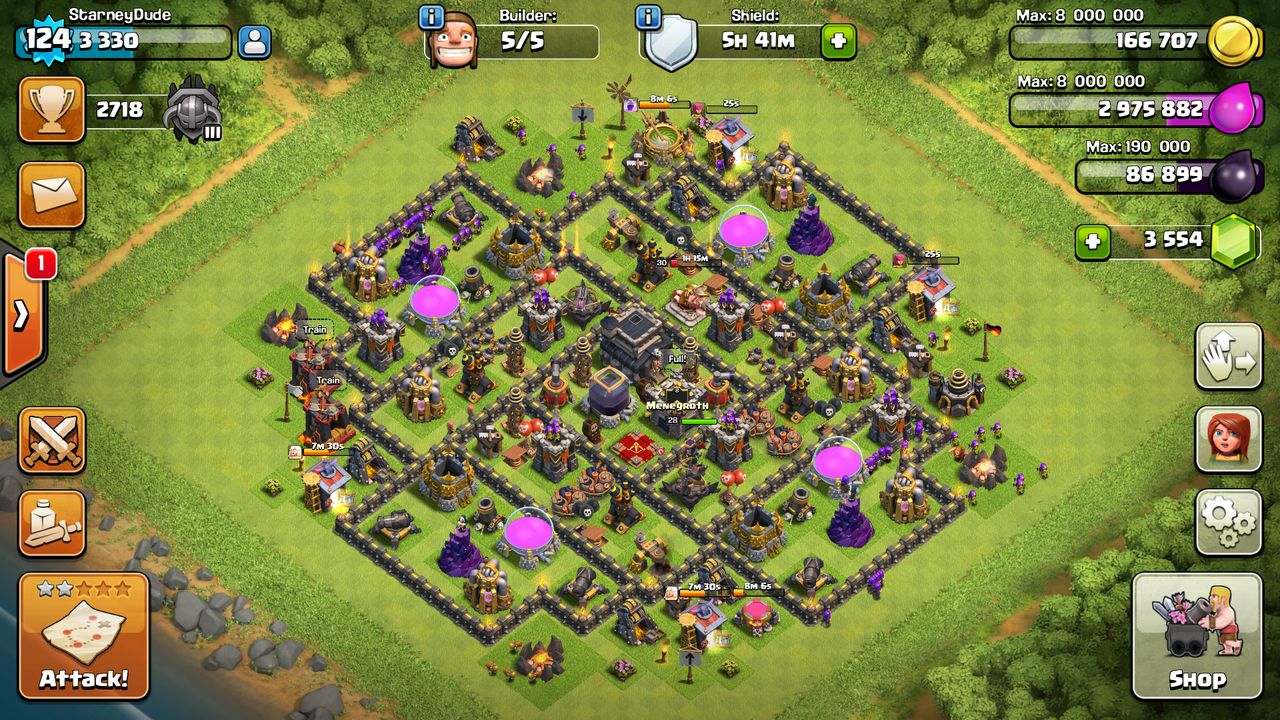Extend the shield with the plus button
The height and width of the screenshot is (720, 1280).
838,42
